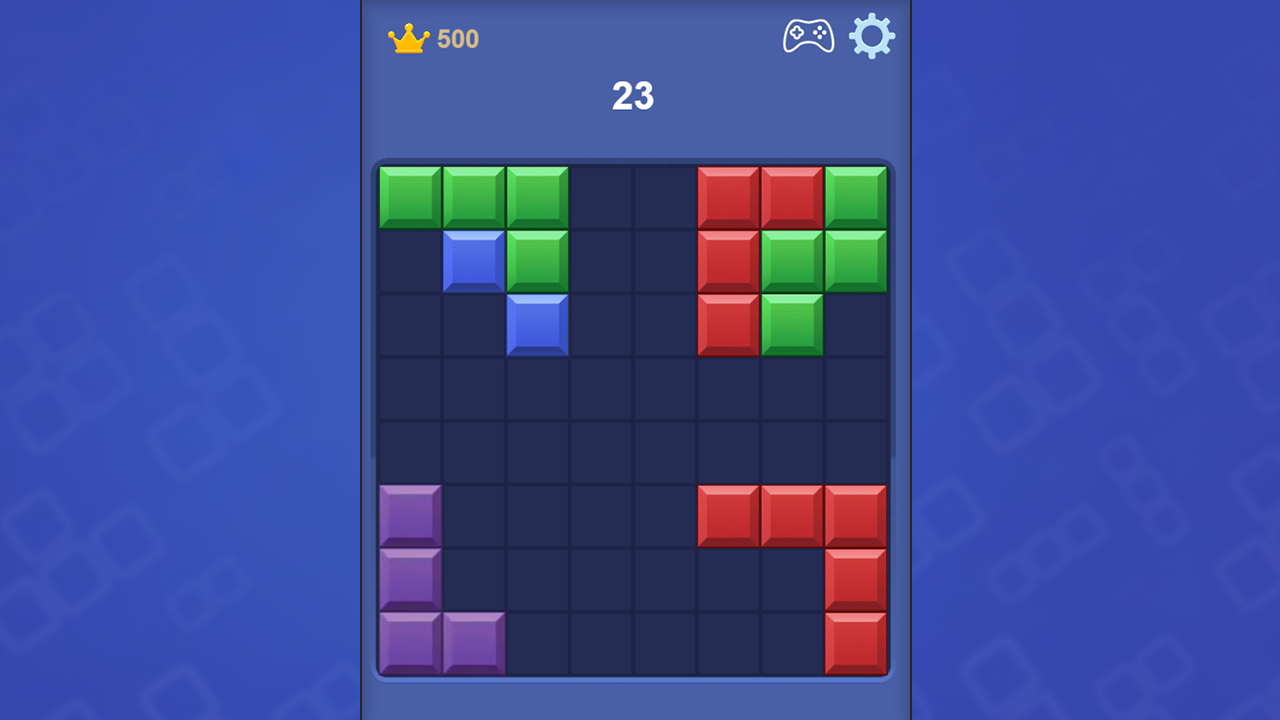Select the bottom-left purple block
This screenshot has width=1280, height=720.
tap(409, 642)
